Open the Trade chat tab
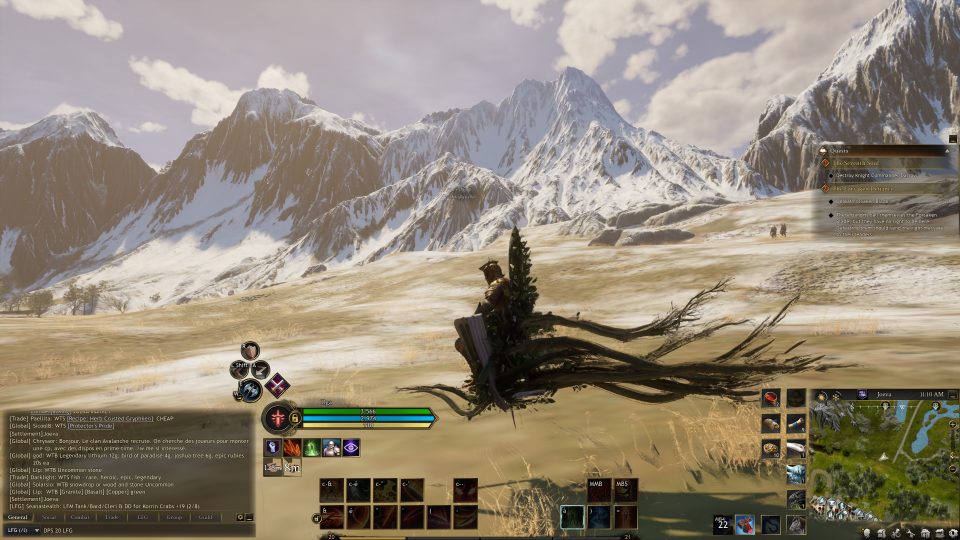This screenshot has width=960, height=540. click(112, 517)
